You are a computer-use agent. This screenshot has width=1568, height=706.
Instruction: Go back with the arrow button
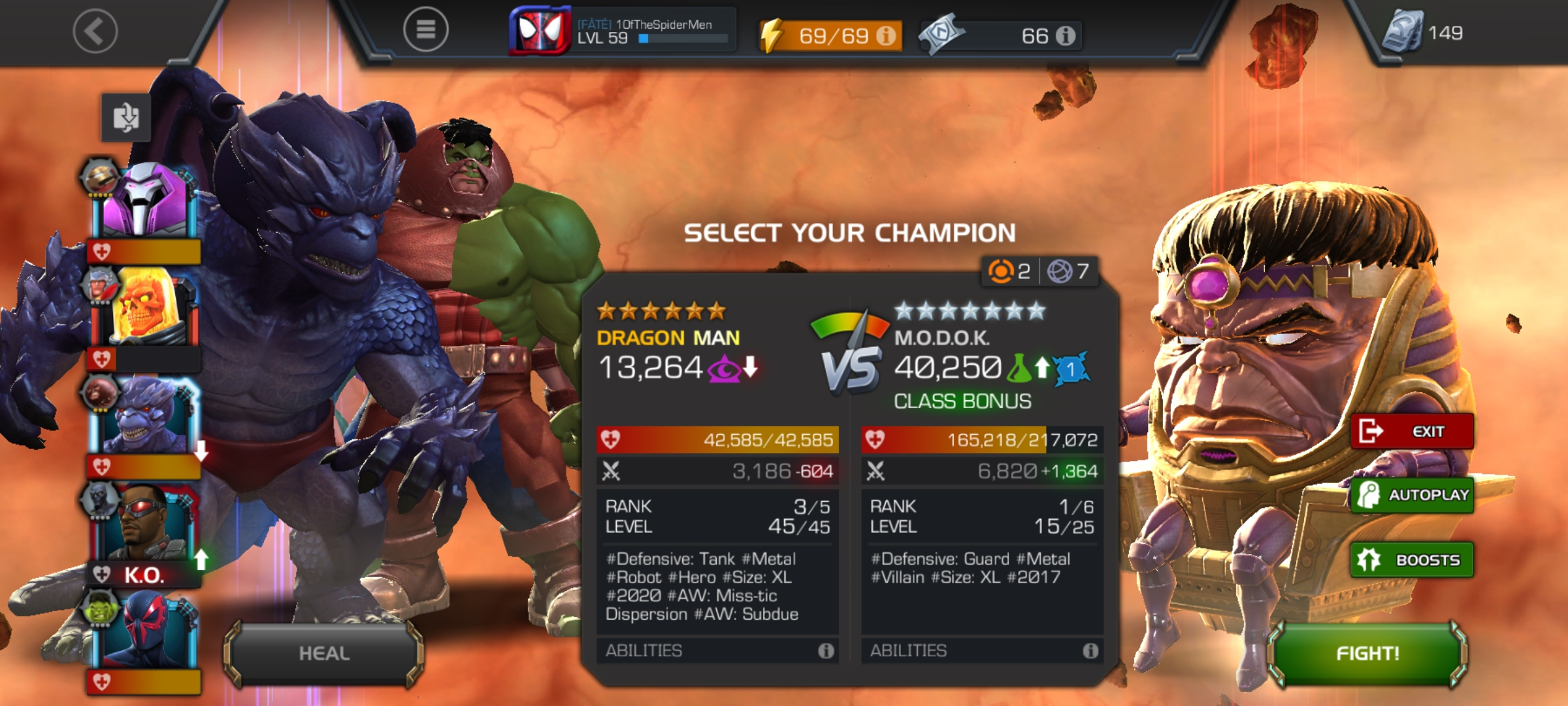coord(95,31)
